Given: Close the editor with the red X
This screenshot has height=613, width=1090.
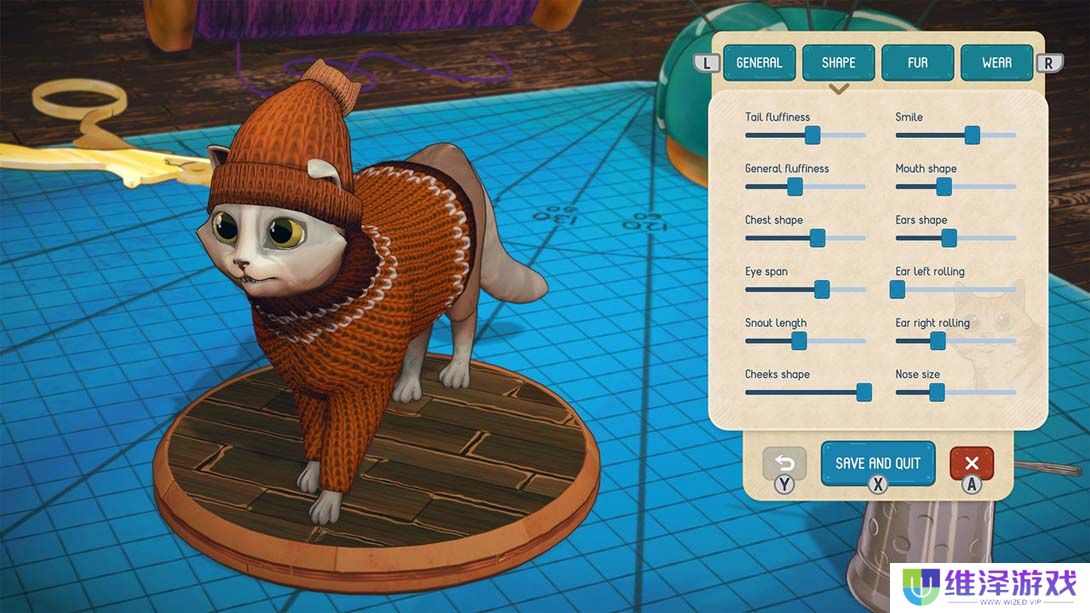Looking at the screenshot, I should (x=971, y=463).
